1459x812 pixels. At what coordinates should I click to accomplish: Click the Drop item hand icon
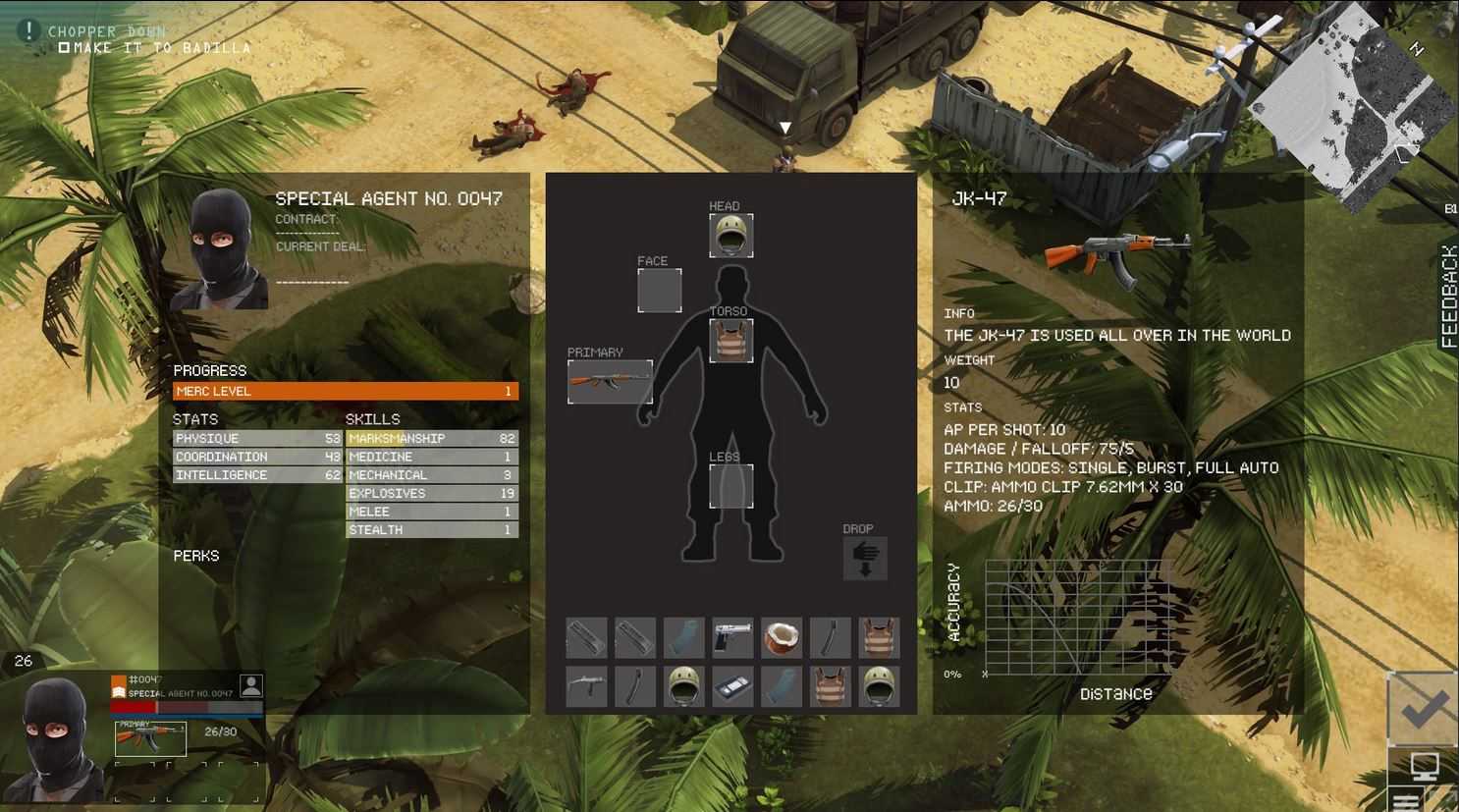(865, 559)
